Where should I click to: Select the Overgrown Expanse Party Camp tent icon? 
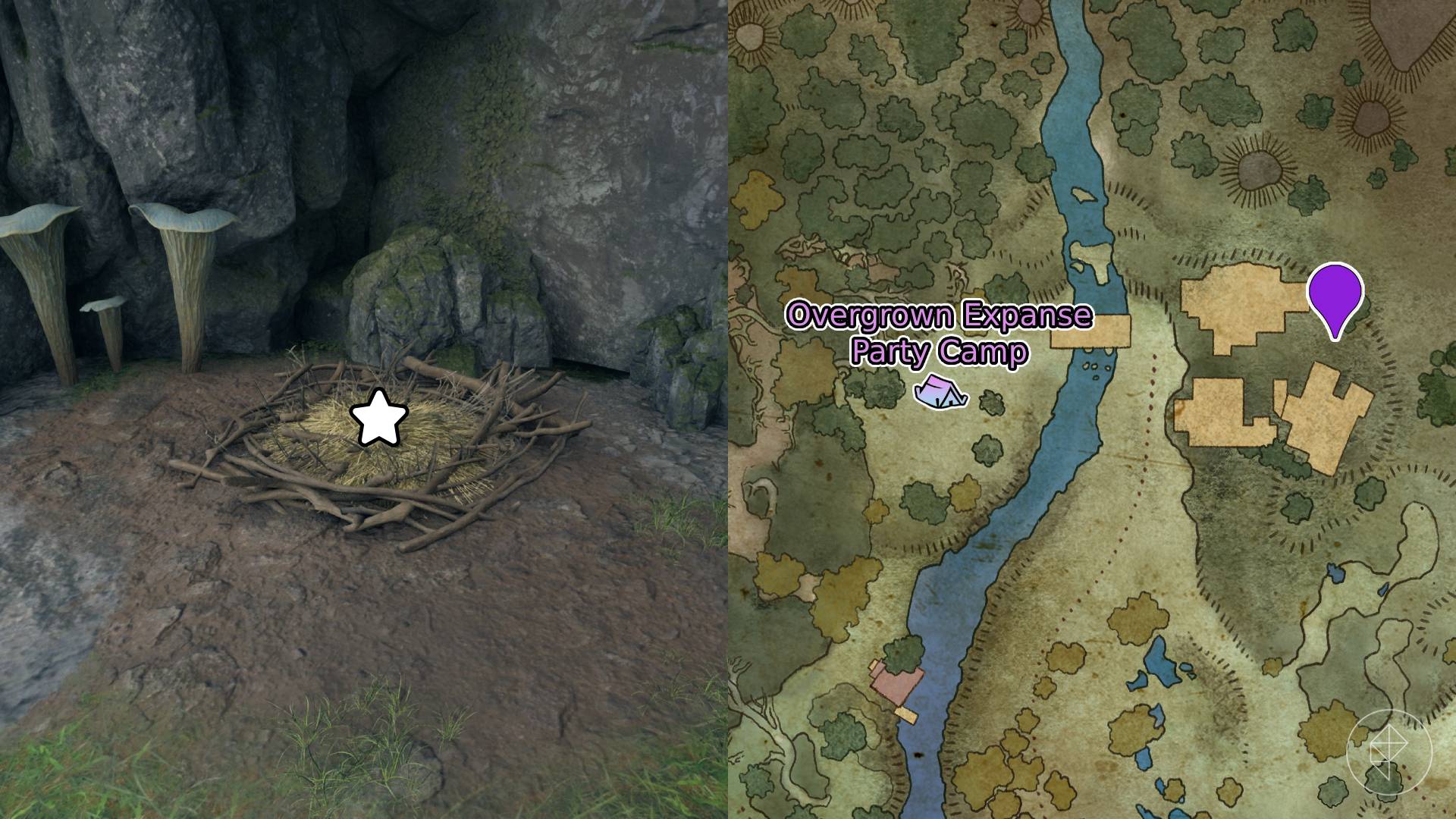click(941, 393)
